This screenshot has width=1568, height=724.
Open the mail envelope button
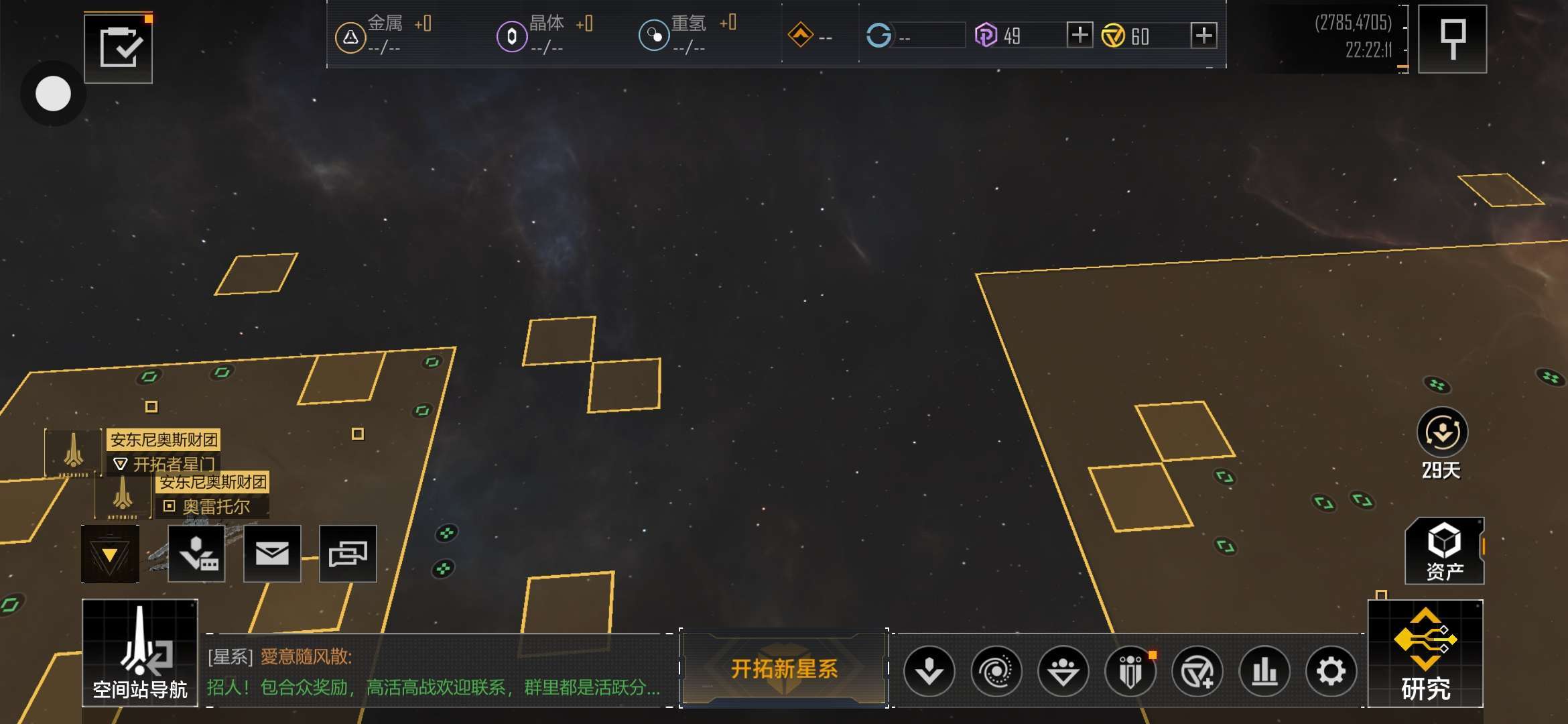(272, 554)
